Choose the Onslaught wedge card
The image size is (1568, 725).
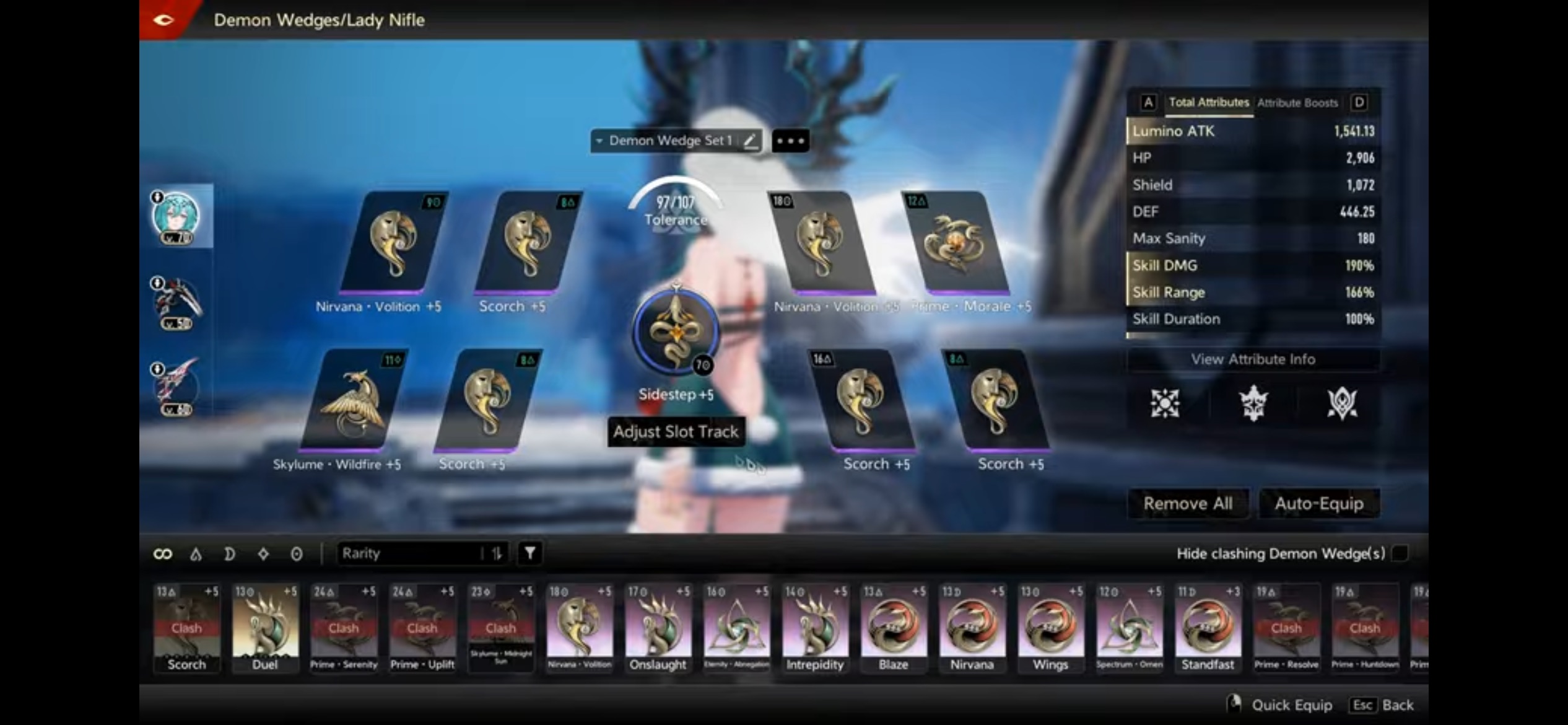(x=658, y=627)
